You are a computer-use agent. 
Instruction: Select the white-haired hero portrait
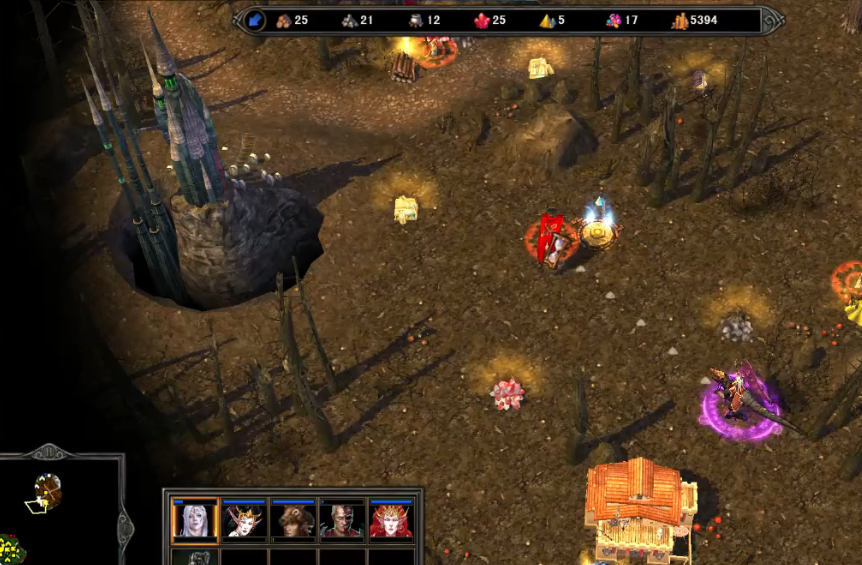pyautogui.click(x=193, y=520)
